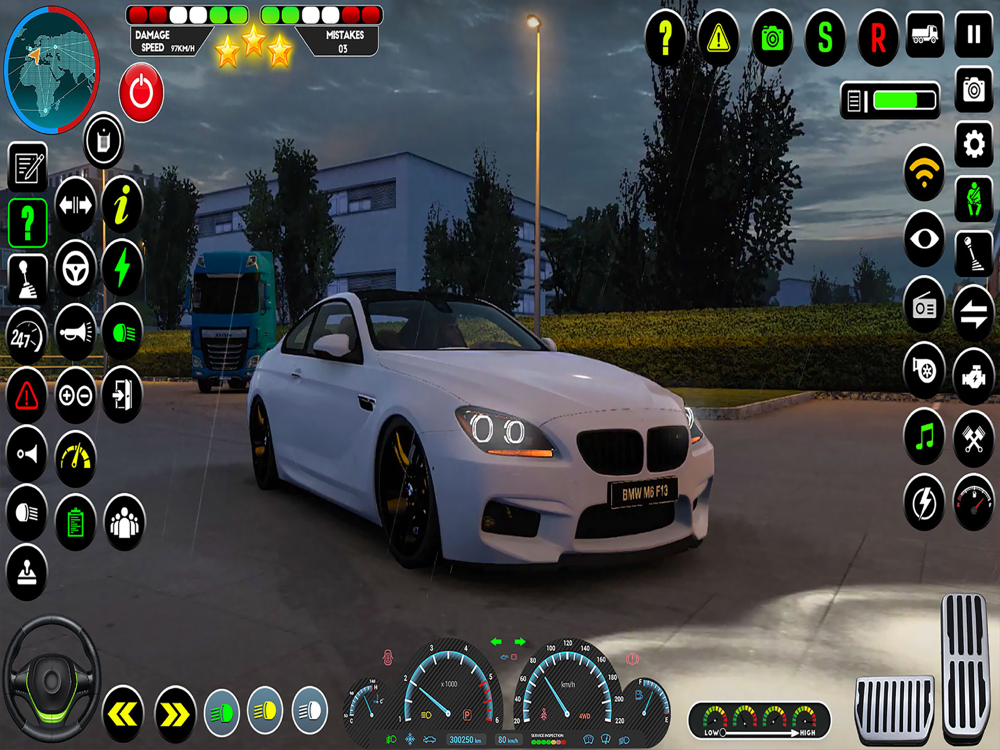The image size is (1000, 750).
Task: Open the yellow question mark help
Action: (665, 38)
